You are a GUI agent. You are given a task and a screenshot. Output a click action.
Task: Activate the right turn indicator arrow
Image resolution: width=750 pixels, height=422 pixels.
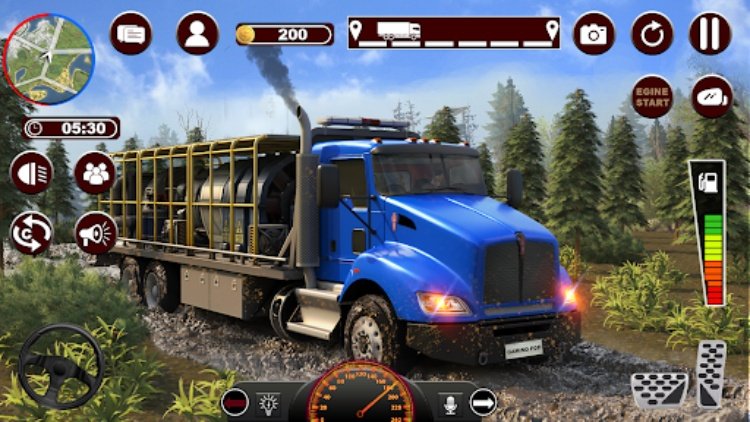tap(483, 402)
